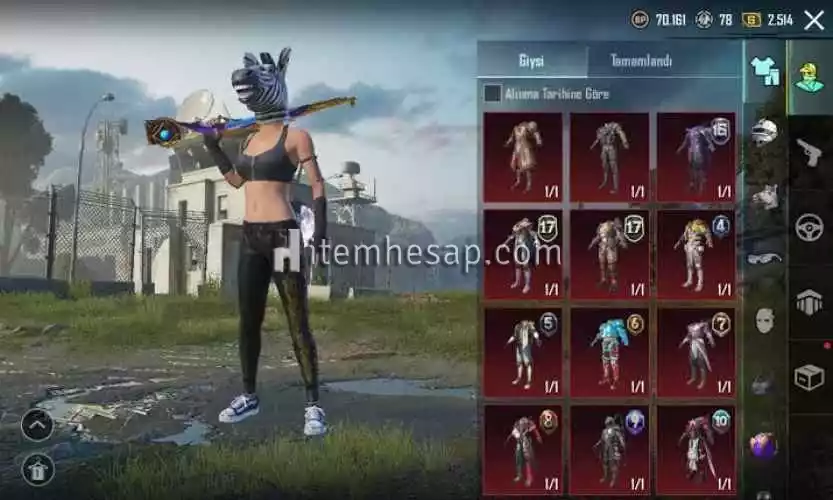This screenshot has height=500, width=833.
Task: Open the pistol weapon skins section
Action: (x=809, y=152)
